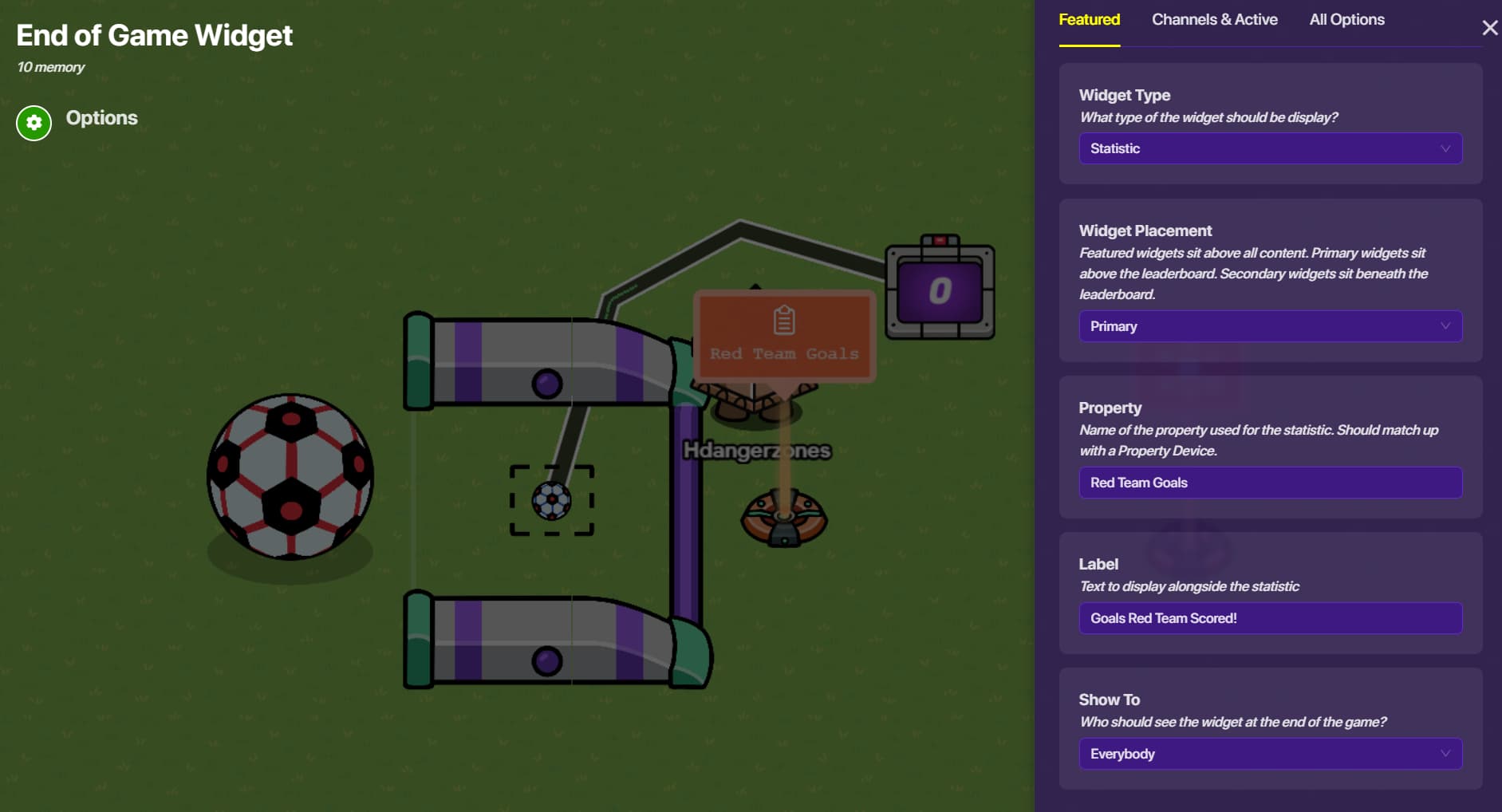Edit the Property name field
The height and width of the screenshot is (812, 1502).
coord(1270,483)
